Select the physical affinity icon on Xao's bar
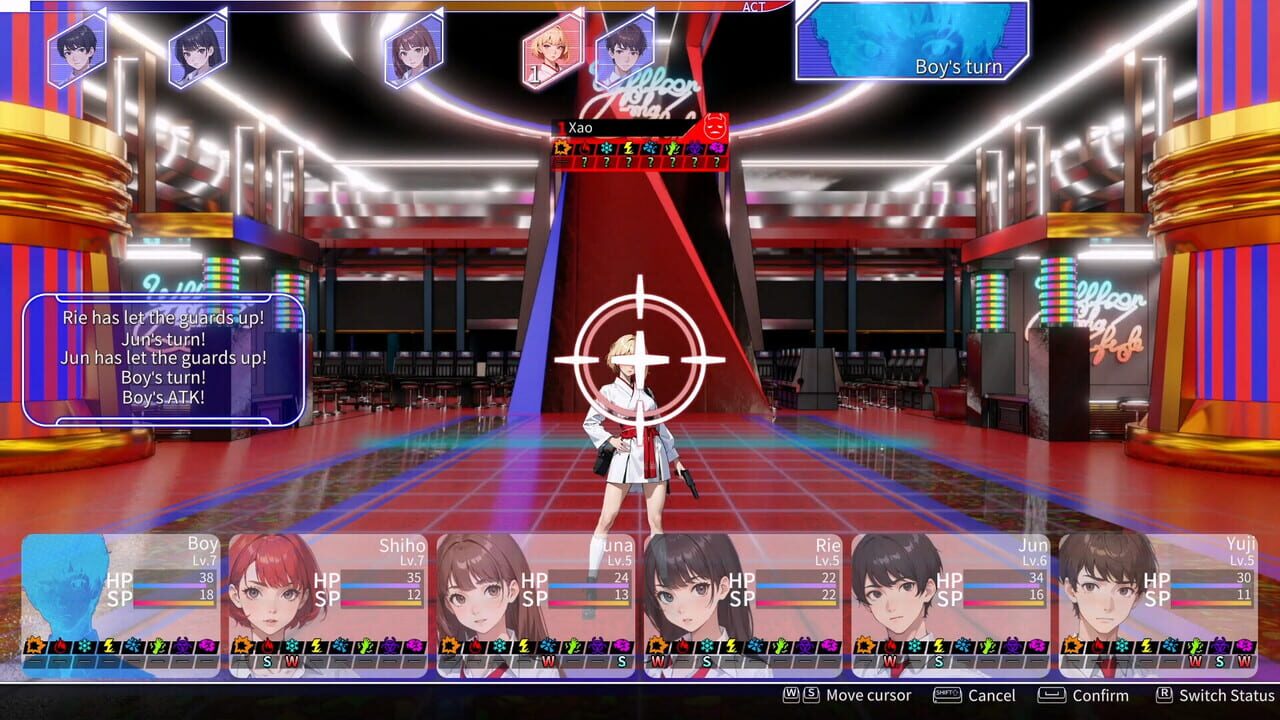Image resolution: width=1280 pixels, height=720 pixels. (x=563, y=147)
